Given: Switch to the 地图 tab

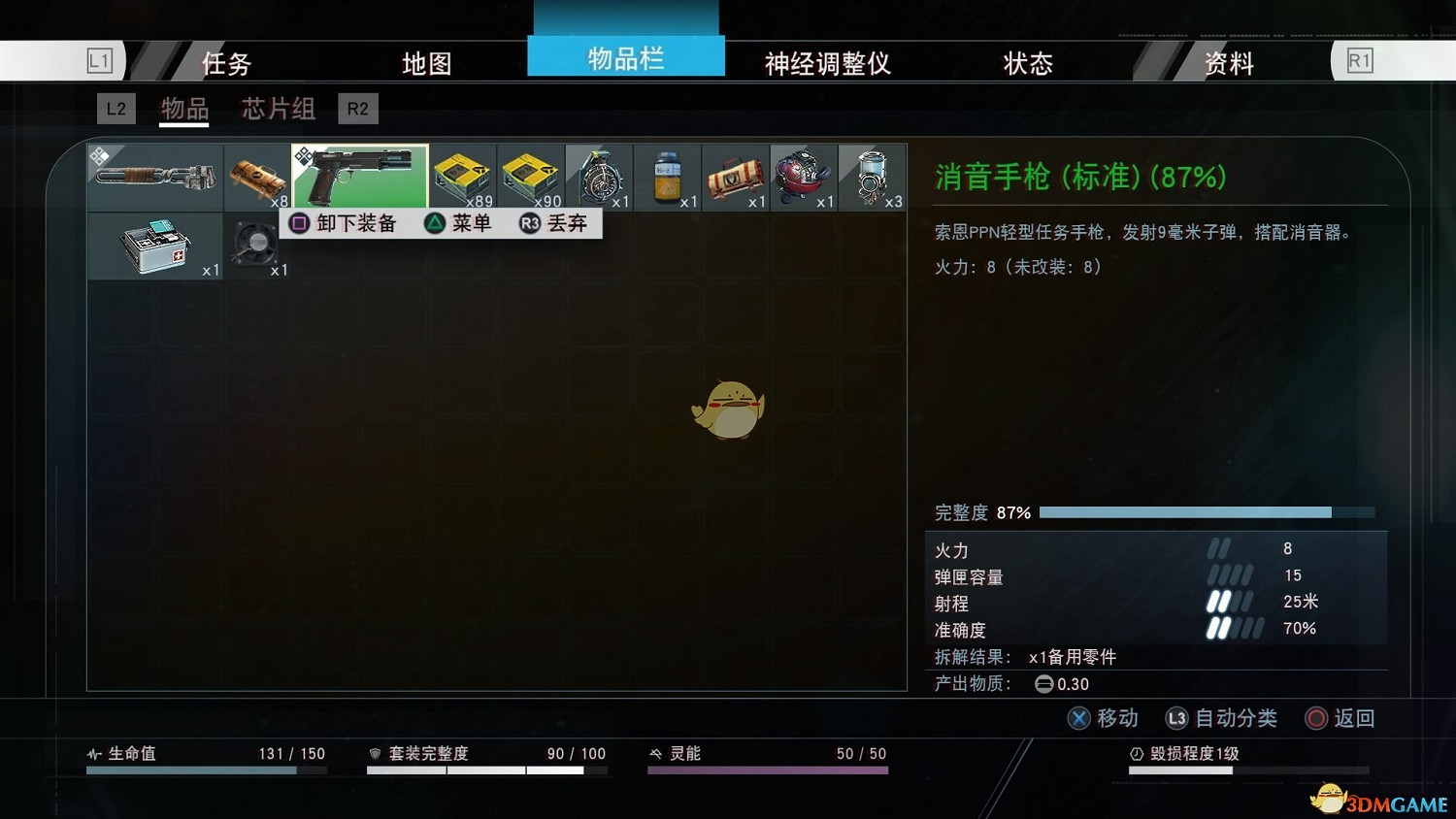Looking at the screenshot, I should (424, 62).
